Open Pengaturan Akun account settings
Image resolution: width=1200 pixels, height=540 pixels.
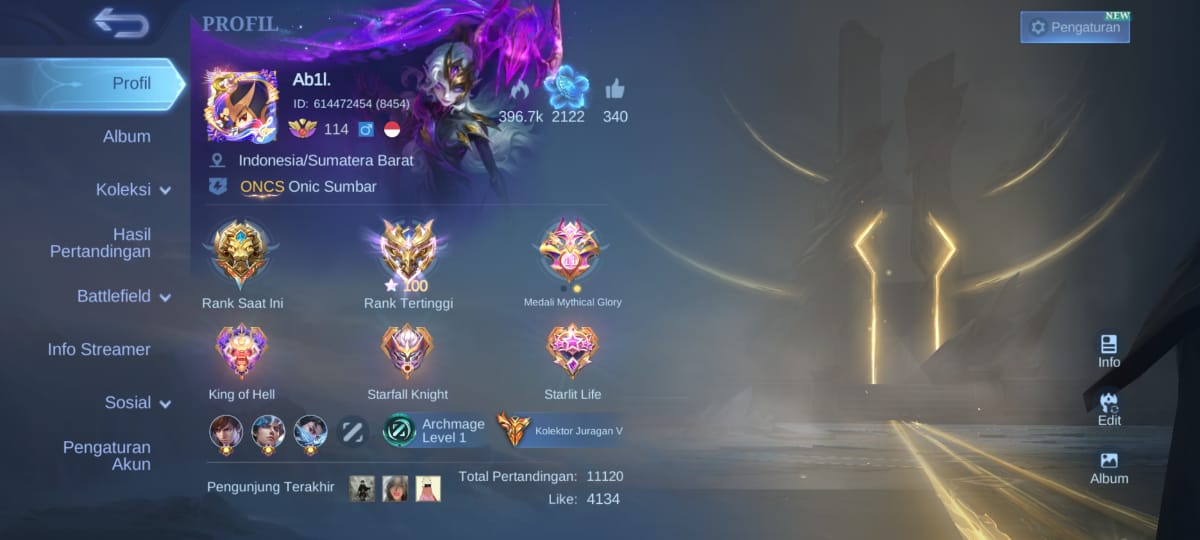(x=107, y=455)
